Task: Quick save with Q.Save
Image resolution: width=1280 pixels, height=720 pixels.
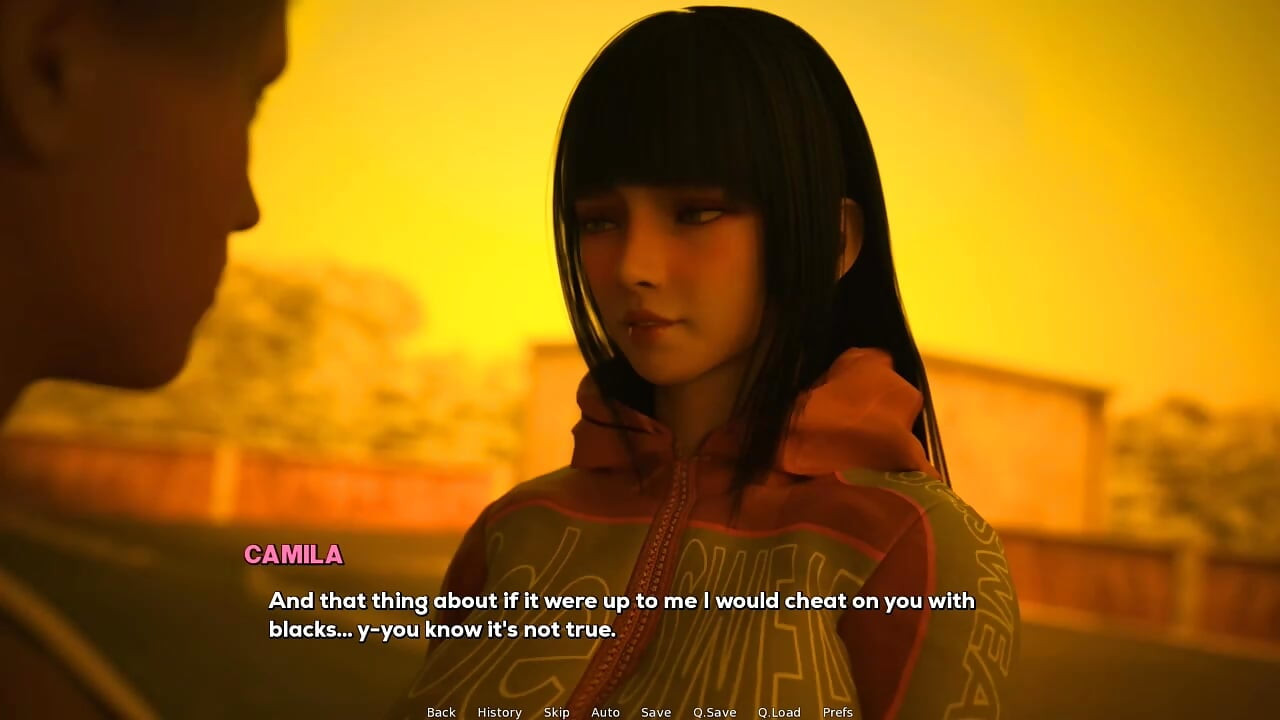Action: point(714,712)
